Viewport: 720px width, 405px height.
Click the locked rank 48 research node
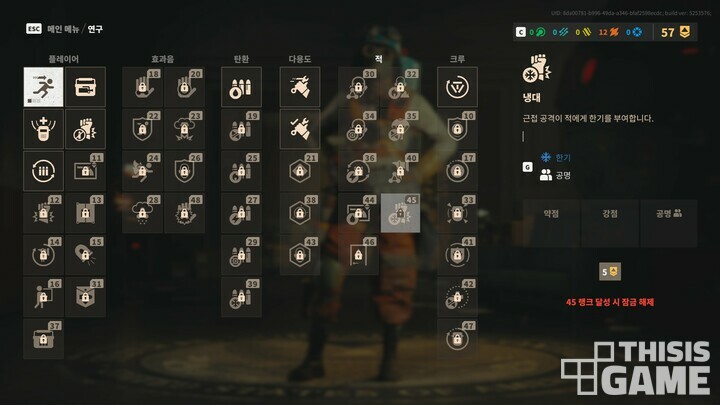[x=185, y=213]
